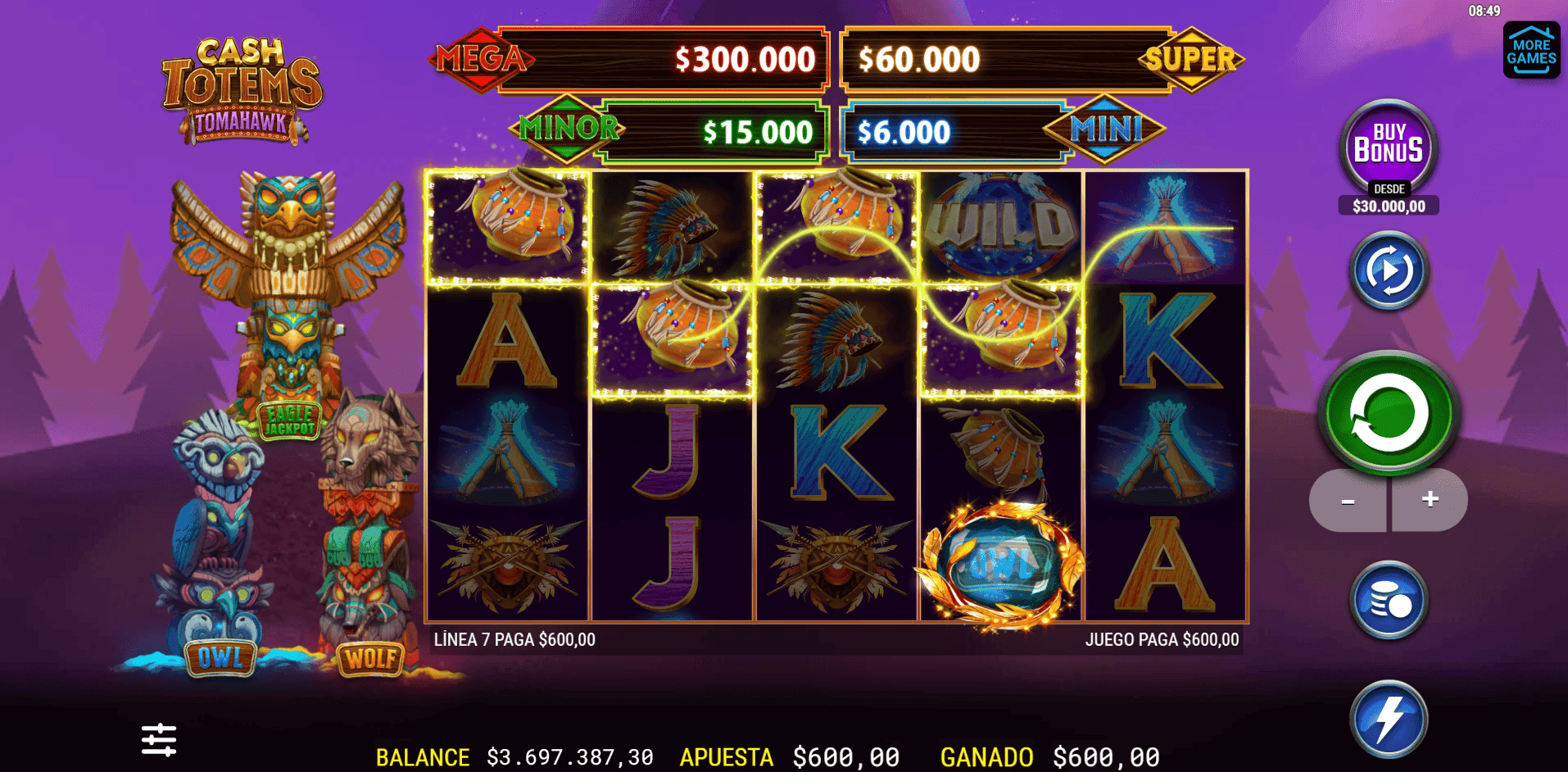The image size is (1568, 772).
Task: Spin the reels with the green button
Action: [1388, 414]
